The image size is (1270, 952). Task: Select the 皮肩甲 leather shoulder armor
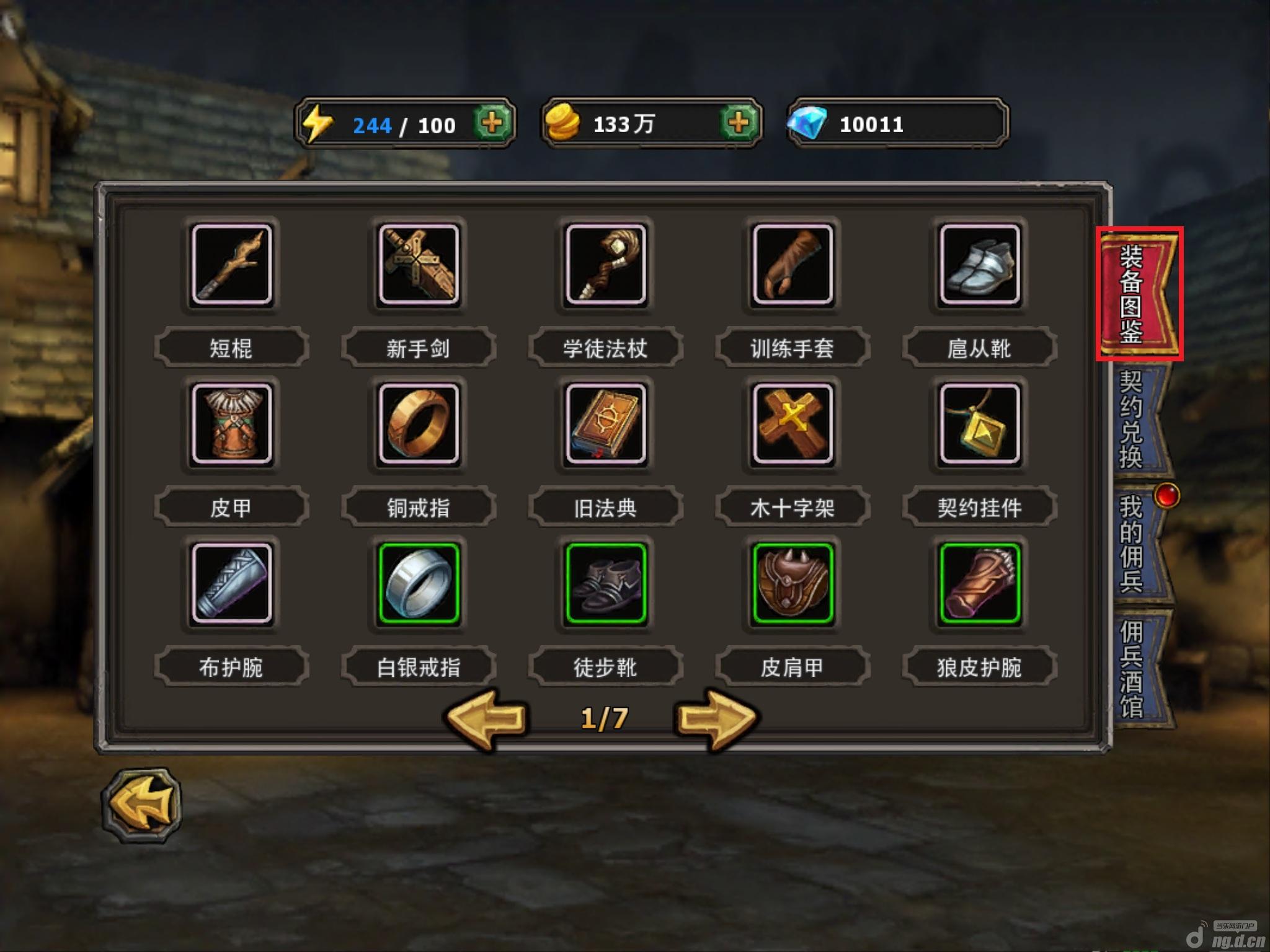point(793,583)
